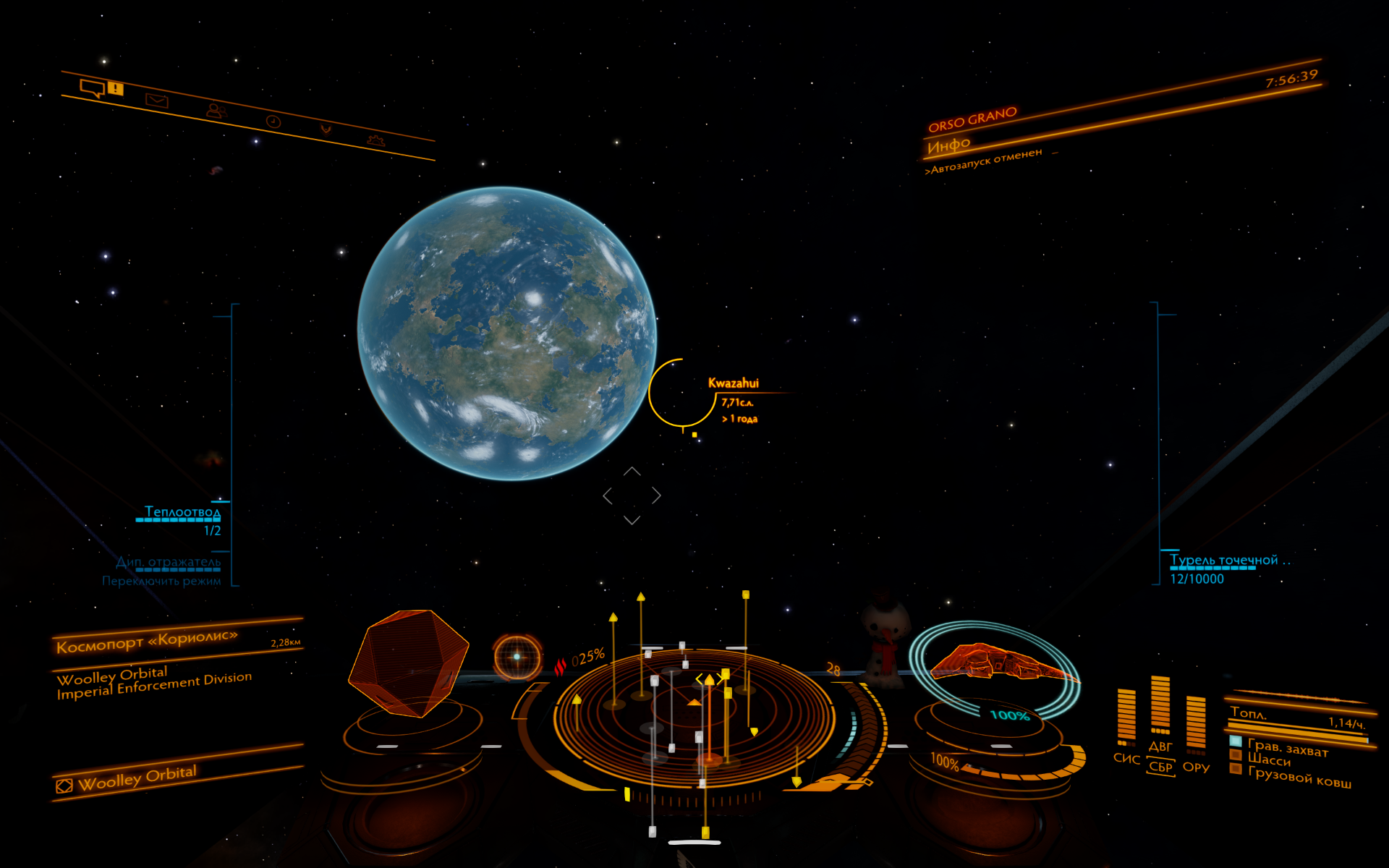This screenshot has width=1389, height=868.
Task: Reset power distribution with СБР
Action: pyautogui.click(x=1160, y=767)
